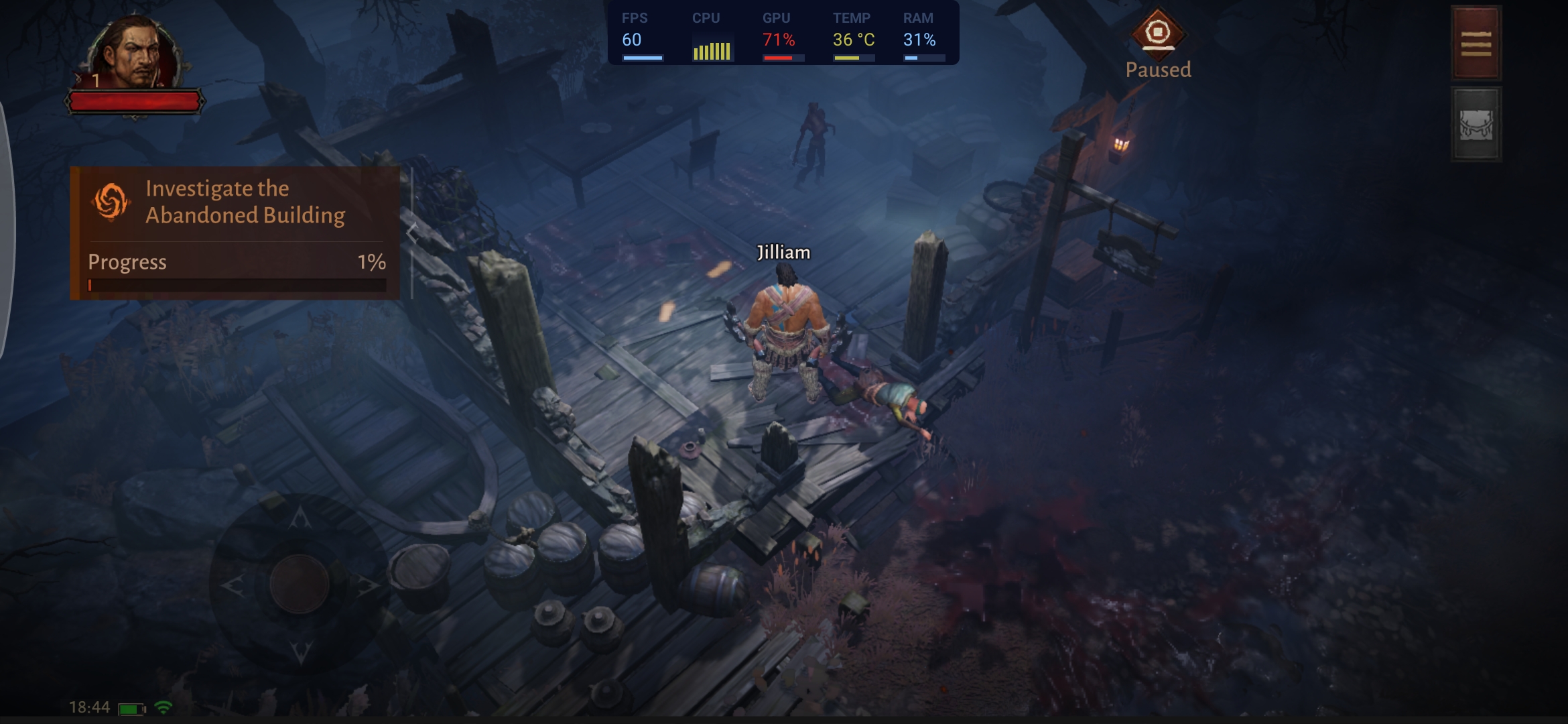Viewport: 1568px width, 724px height.
Task: Select the Investigate the Abandoned Building quest
Action: 235,202
